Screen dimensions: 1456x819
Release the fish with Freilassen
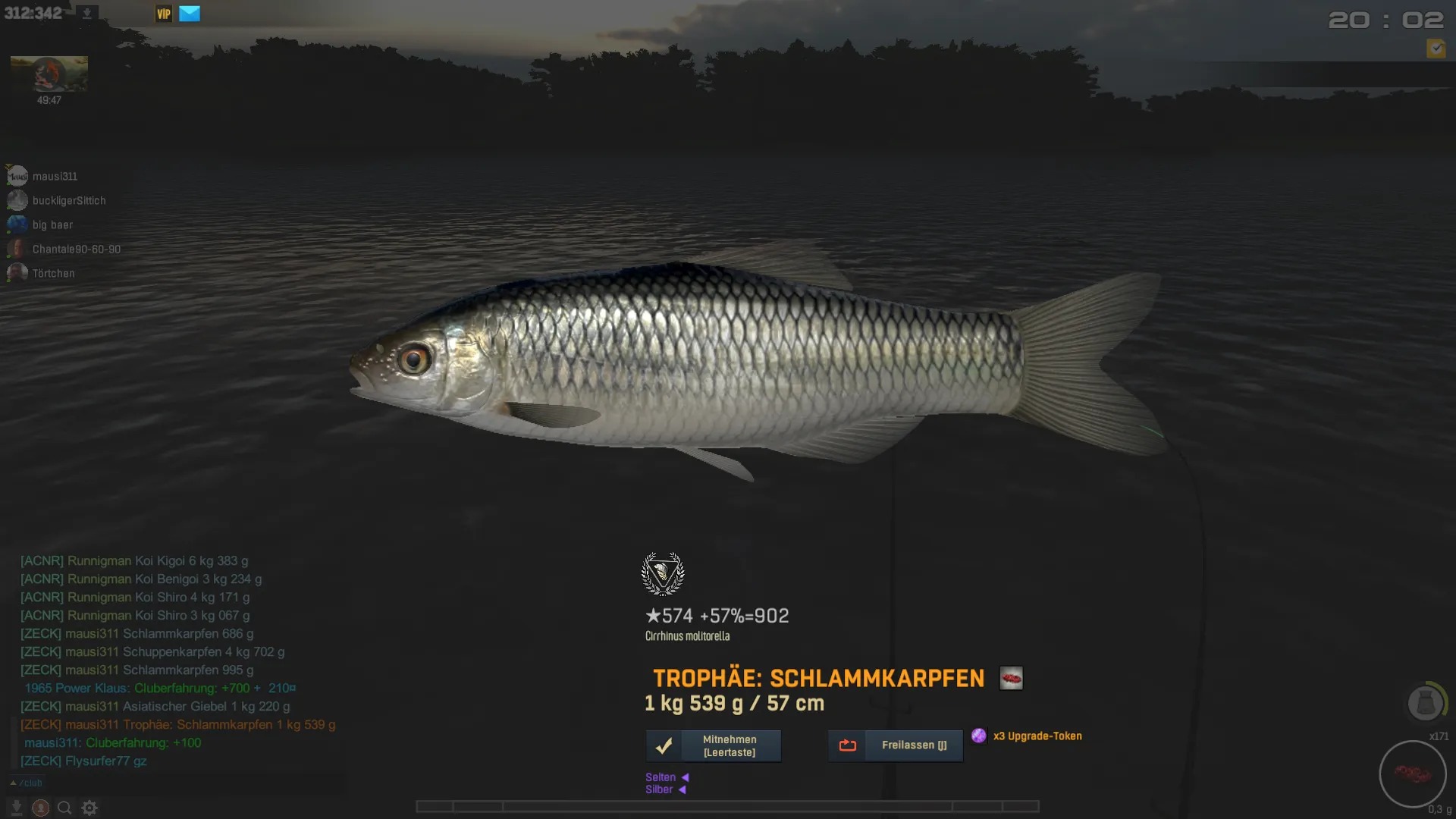click(x=896, y=746)
